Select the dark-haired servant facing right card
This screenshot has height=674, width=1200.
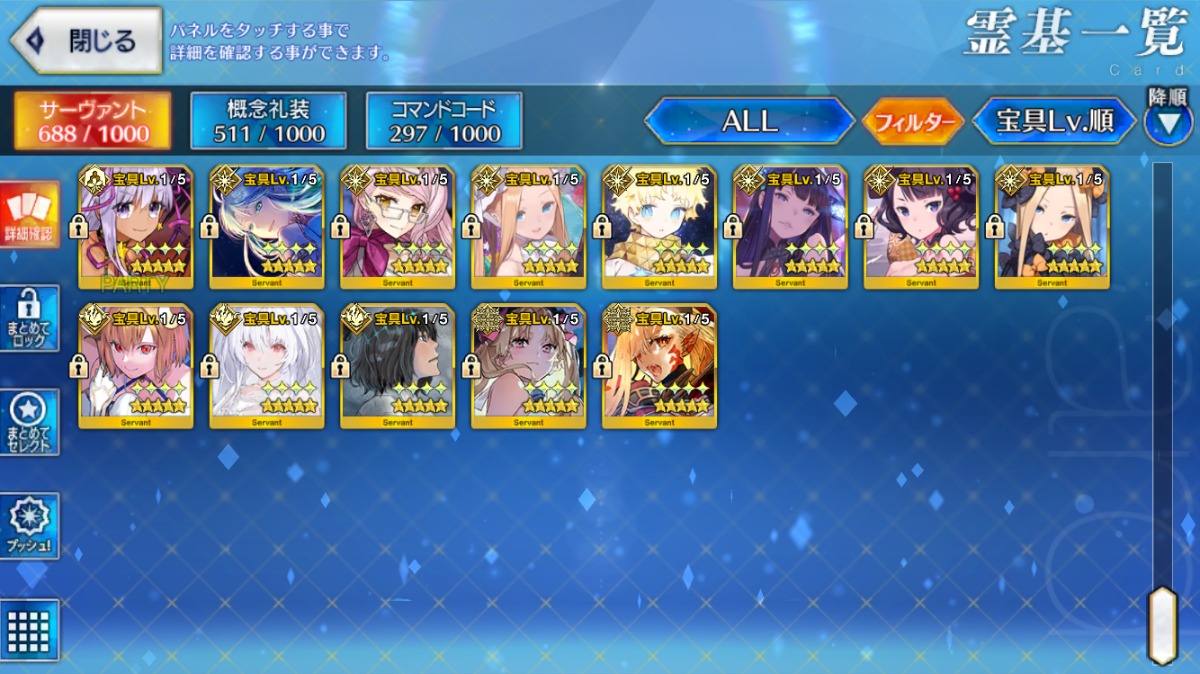398,366
